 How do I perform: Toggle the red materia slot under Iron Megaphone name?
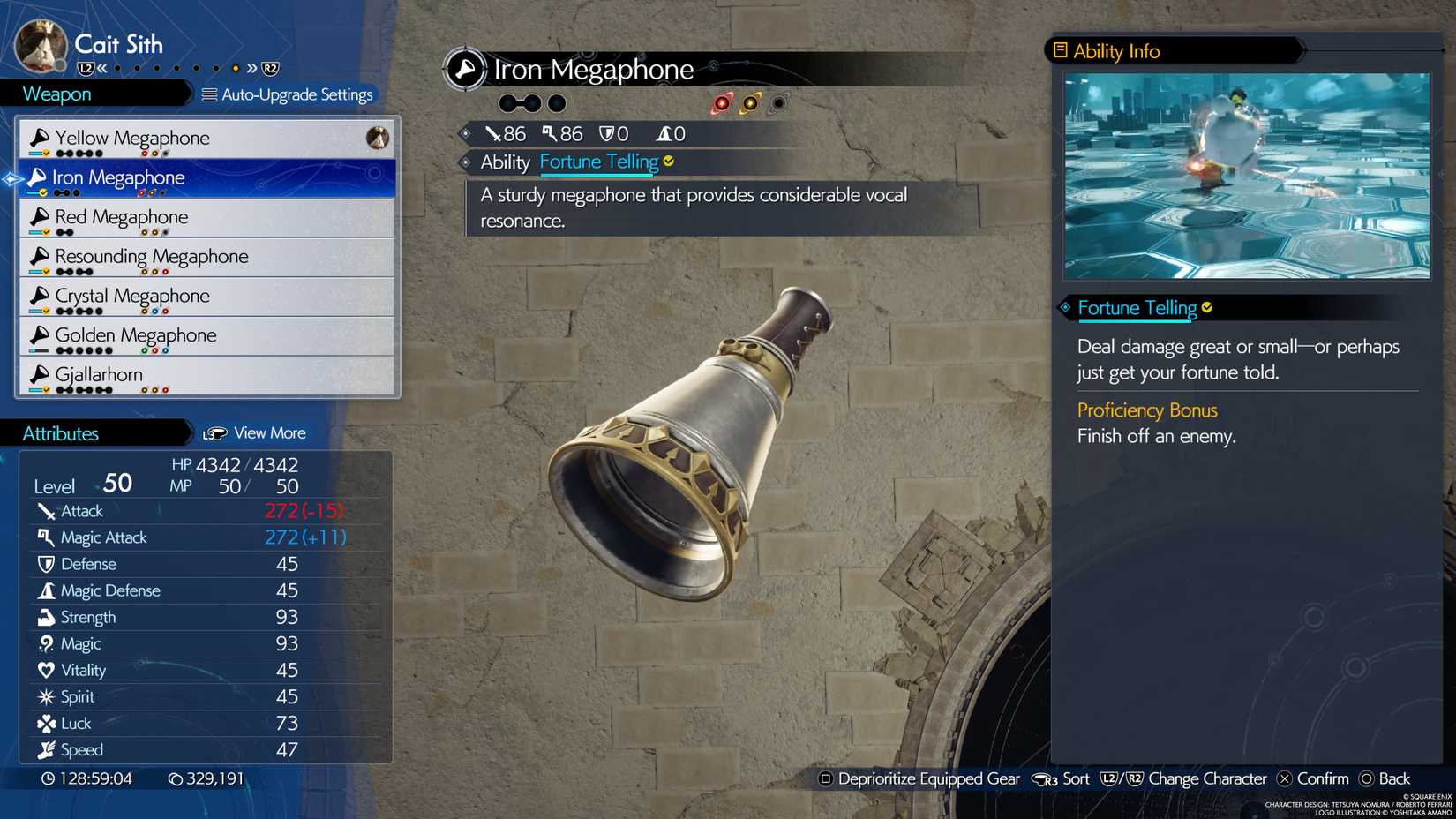724,101
